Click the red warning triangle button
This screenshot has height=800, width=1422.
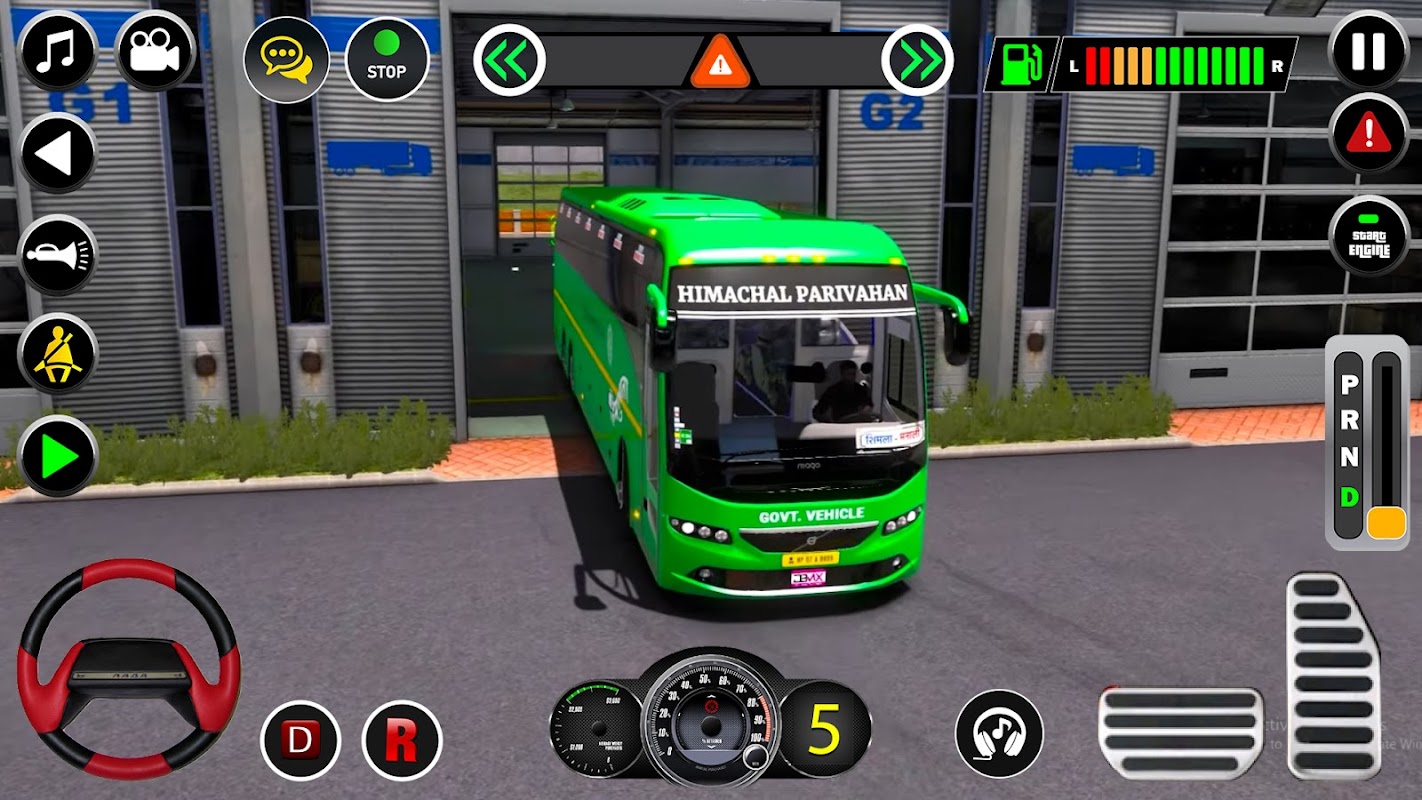tap(1369, 133)
